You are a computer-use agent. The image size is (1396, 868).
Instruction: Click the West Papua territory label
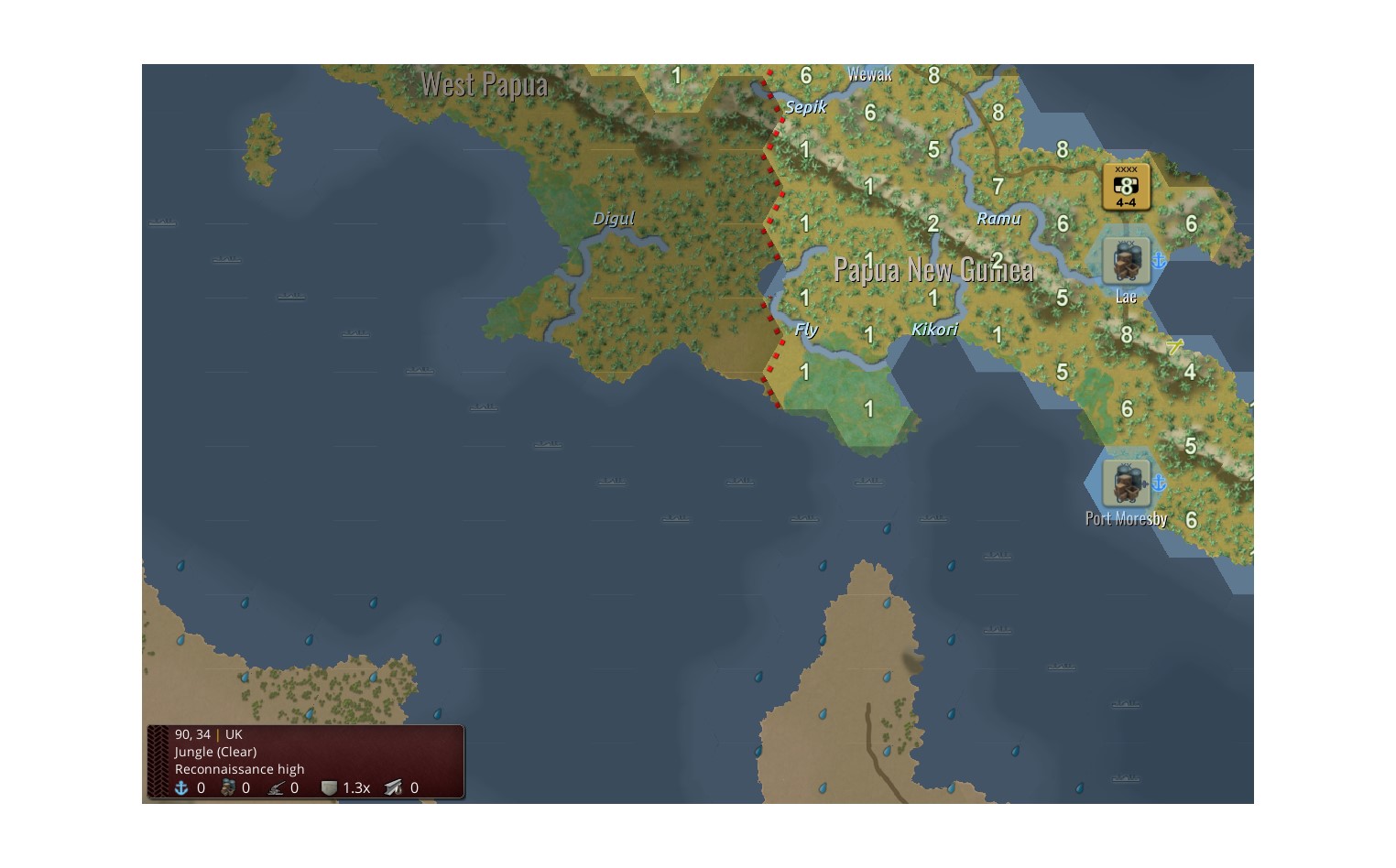click(485, 84)
